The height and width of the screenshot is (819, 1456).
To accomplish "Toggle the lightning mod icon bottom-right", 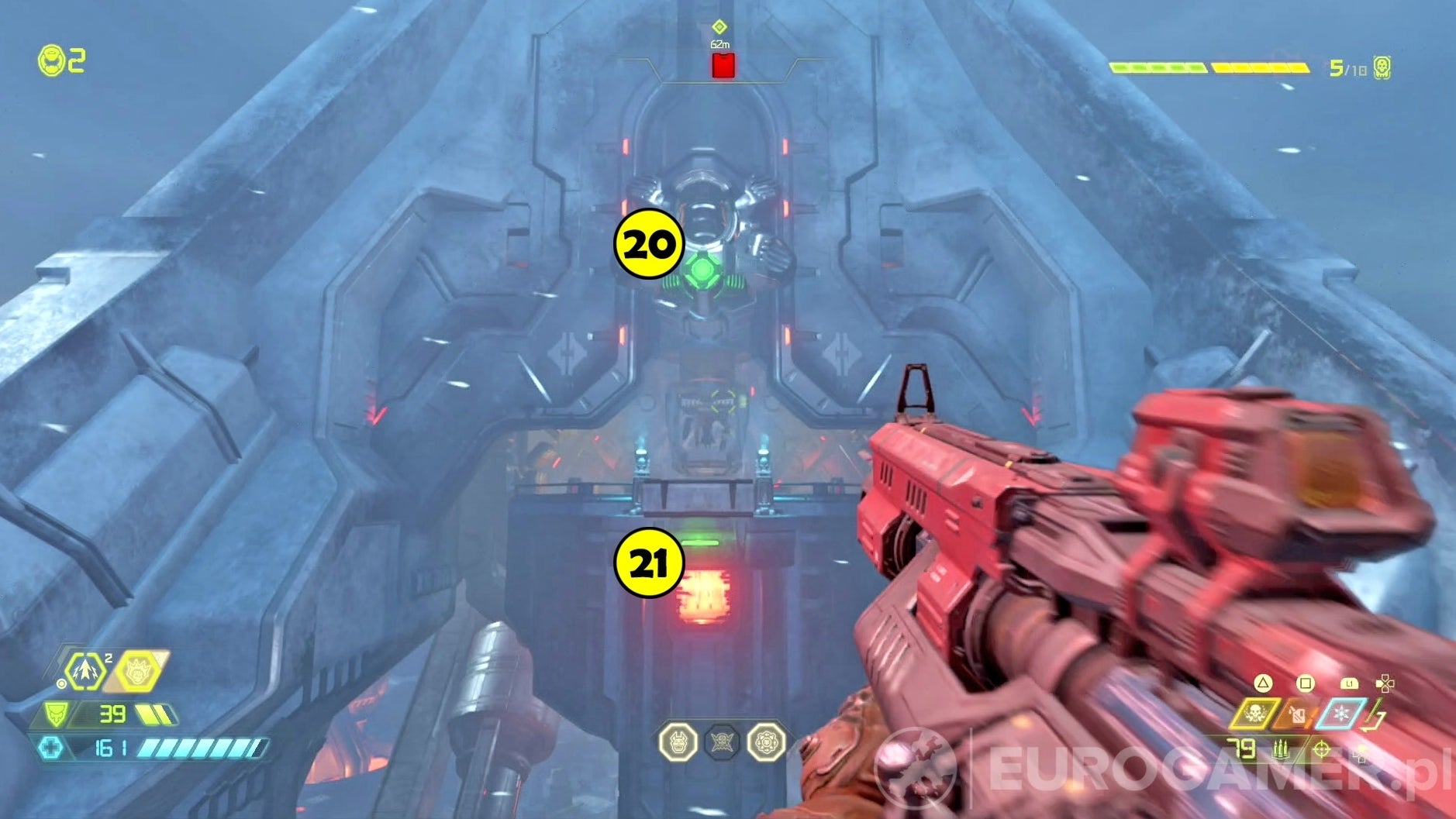I will 1378,707.
